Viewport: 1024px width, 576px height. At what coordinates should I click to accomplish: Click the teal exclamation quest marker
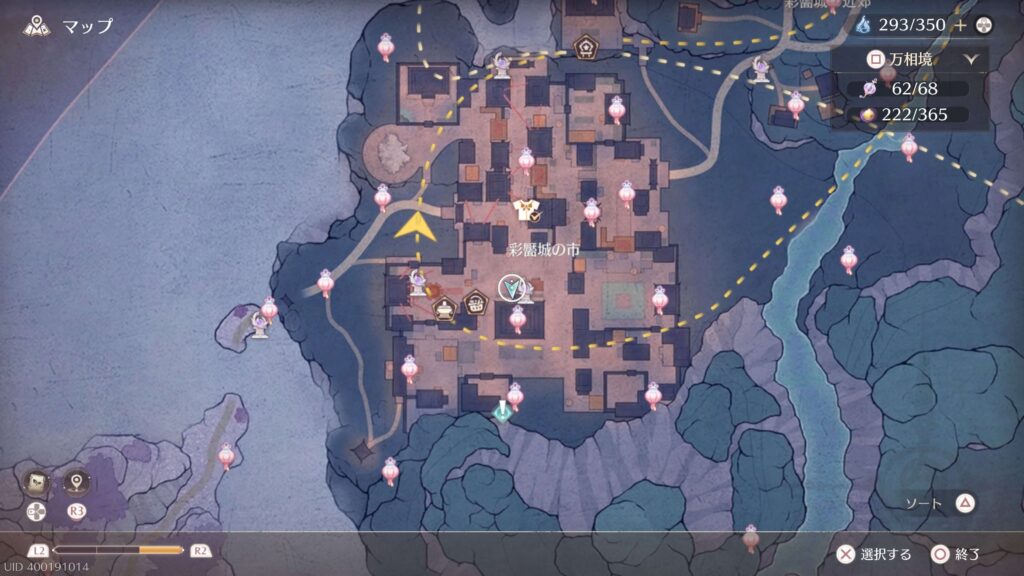coord(501,410)
